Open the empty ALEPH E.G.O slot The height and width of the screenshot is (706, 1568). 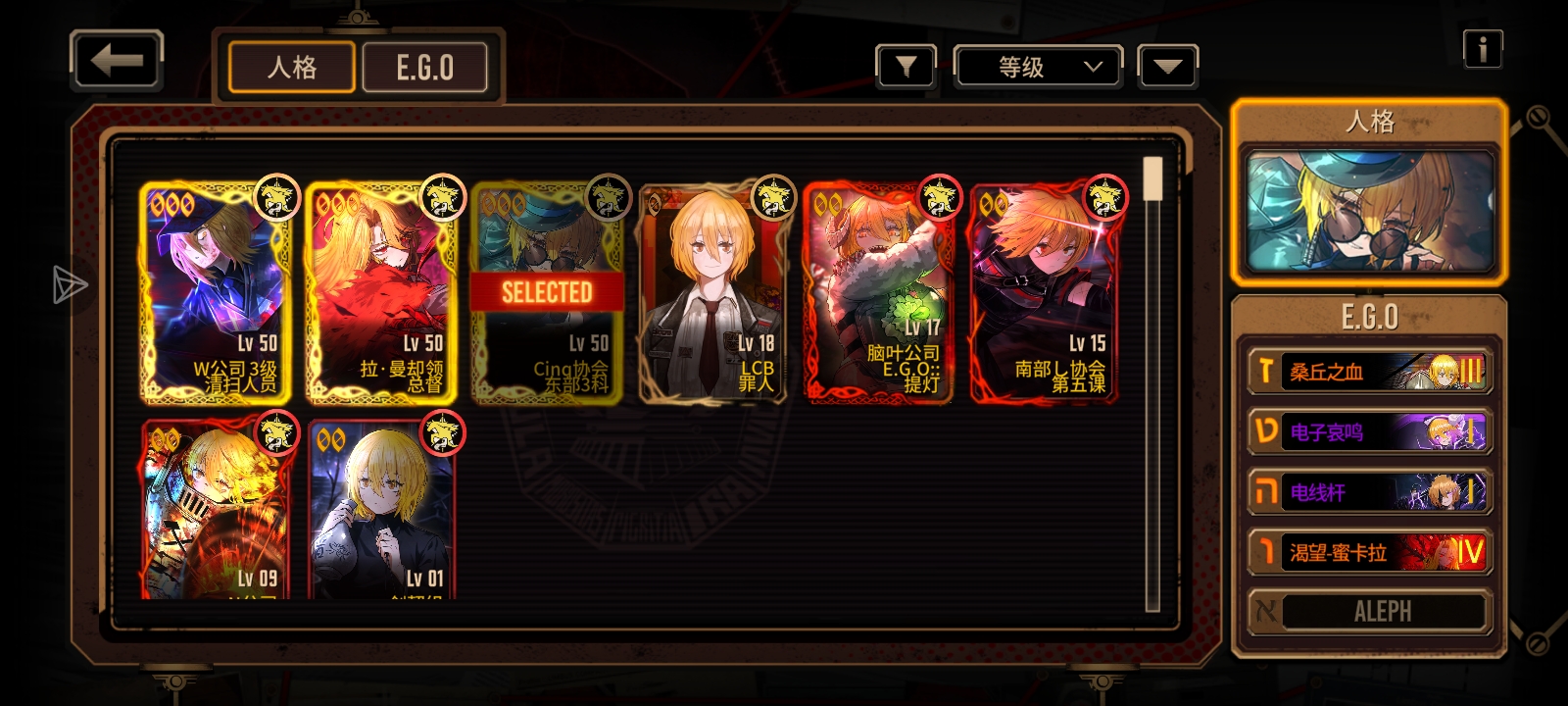1369,612
